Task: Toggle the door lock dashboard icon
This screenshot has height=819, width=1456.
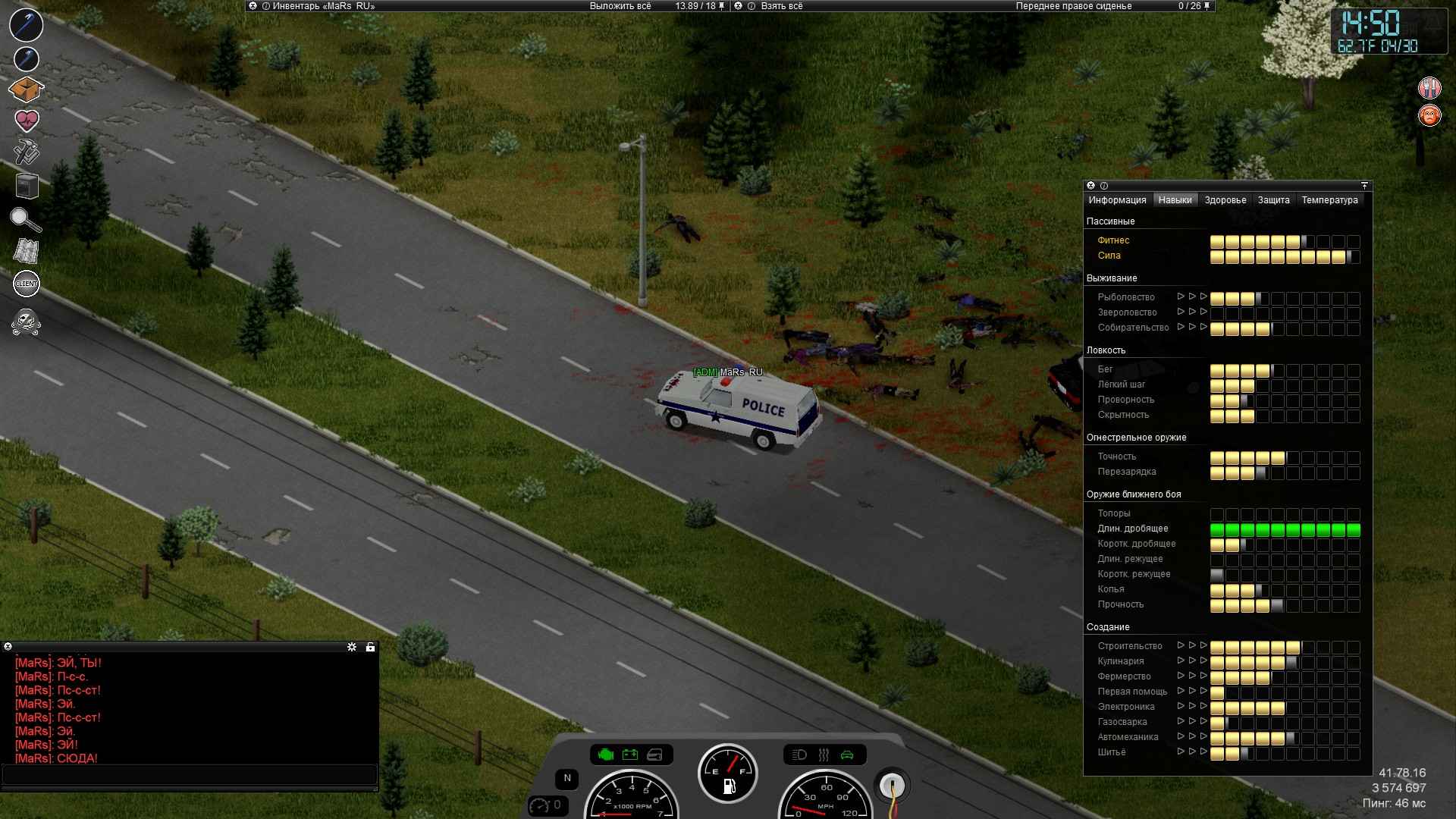Action: coord(655,755)
